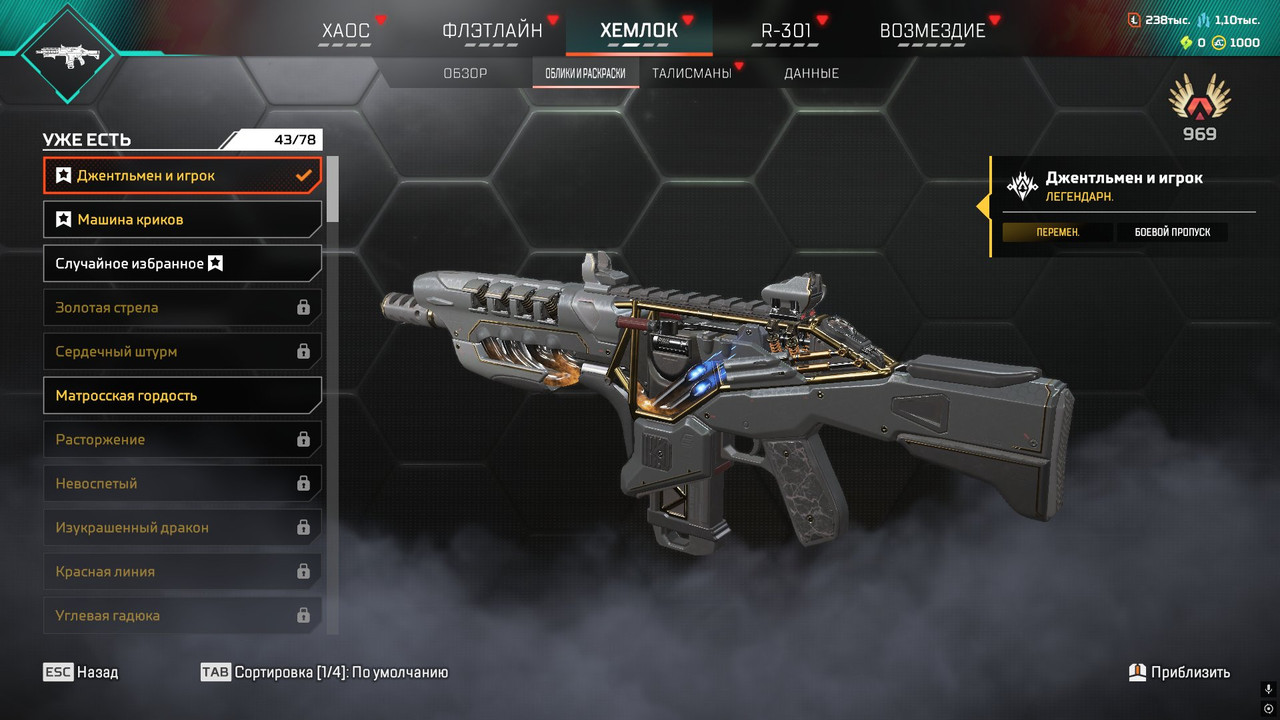Switch to the ХАОС weapon tab
Viewport: 1280px width, 720px height.
(346, 30)
